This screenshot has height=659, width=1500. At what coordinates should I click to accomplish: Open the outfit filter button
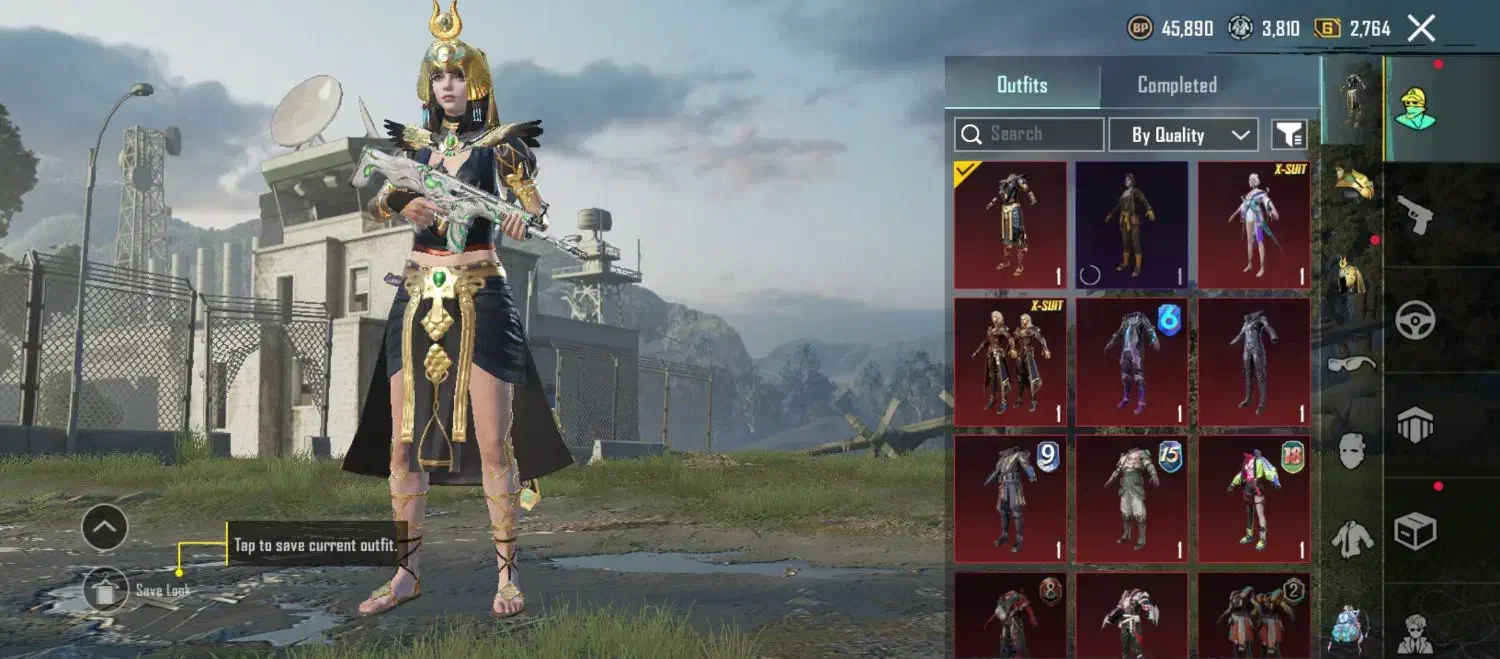(1289, 135)
